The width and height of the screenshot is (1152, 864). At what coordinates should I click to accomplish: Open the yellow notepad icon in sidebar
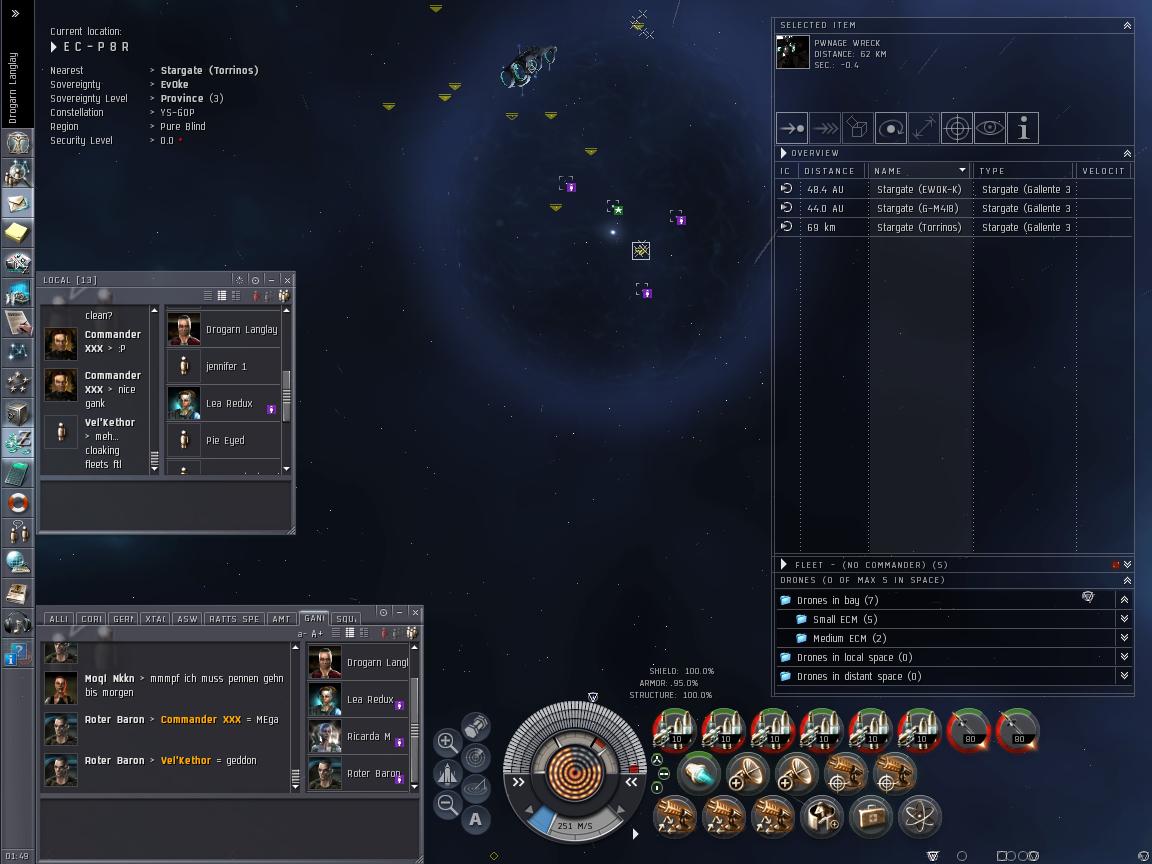(17, 233)
